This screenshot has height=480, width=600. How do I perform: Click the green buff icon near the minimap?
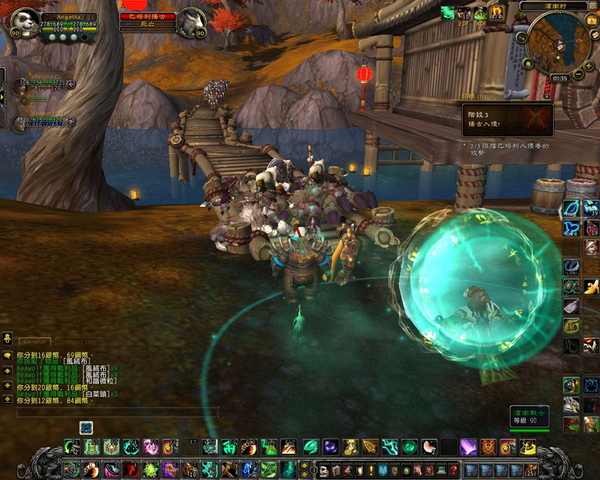(448, 13)
